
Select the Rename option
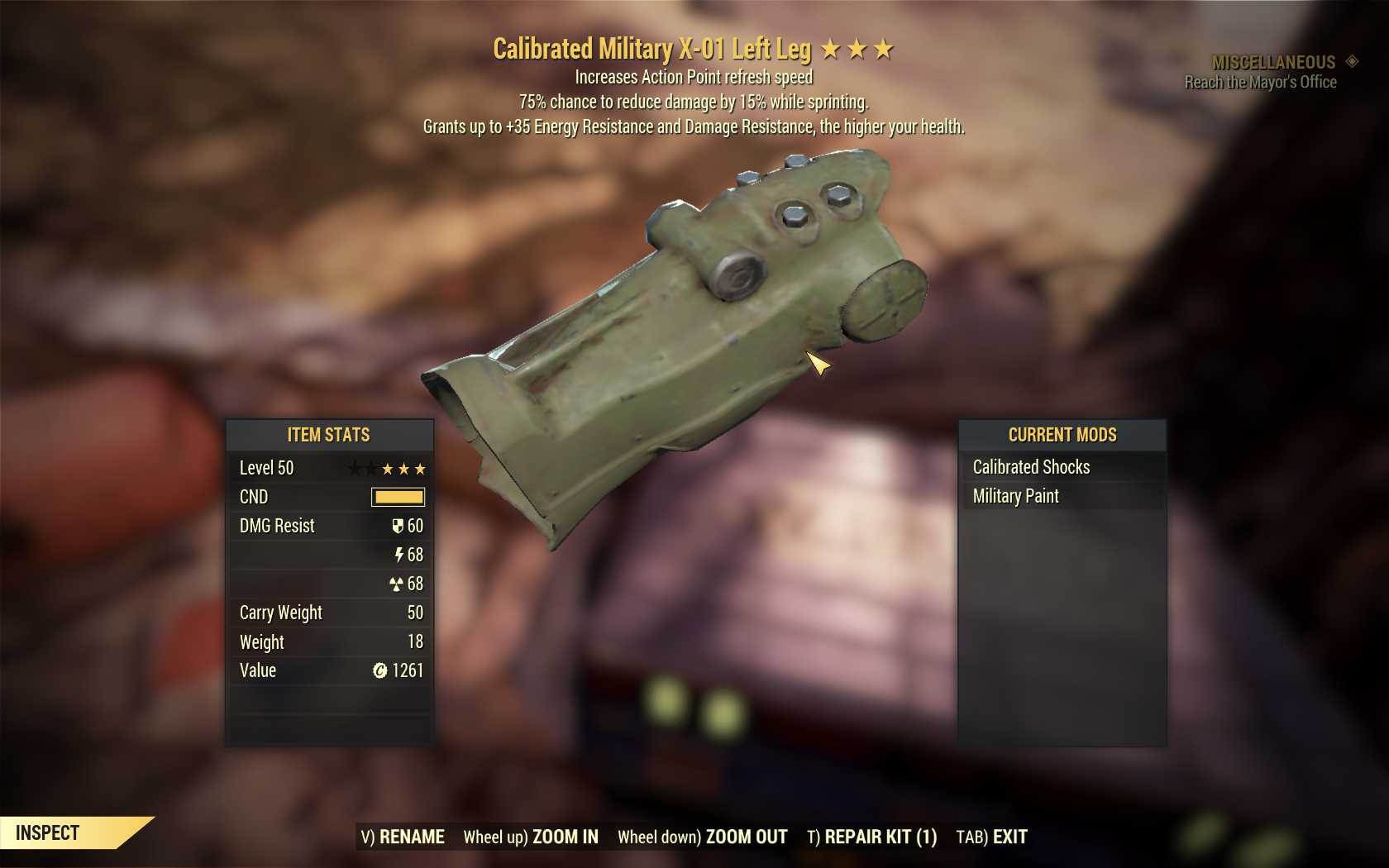click(403, 837)
